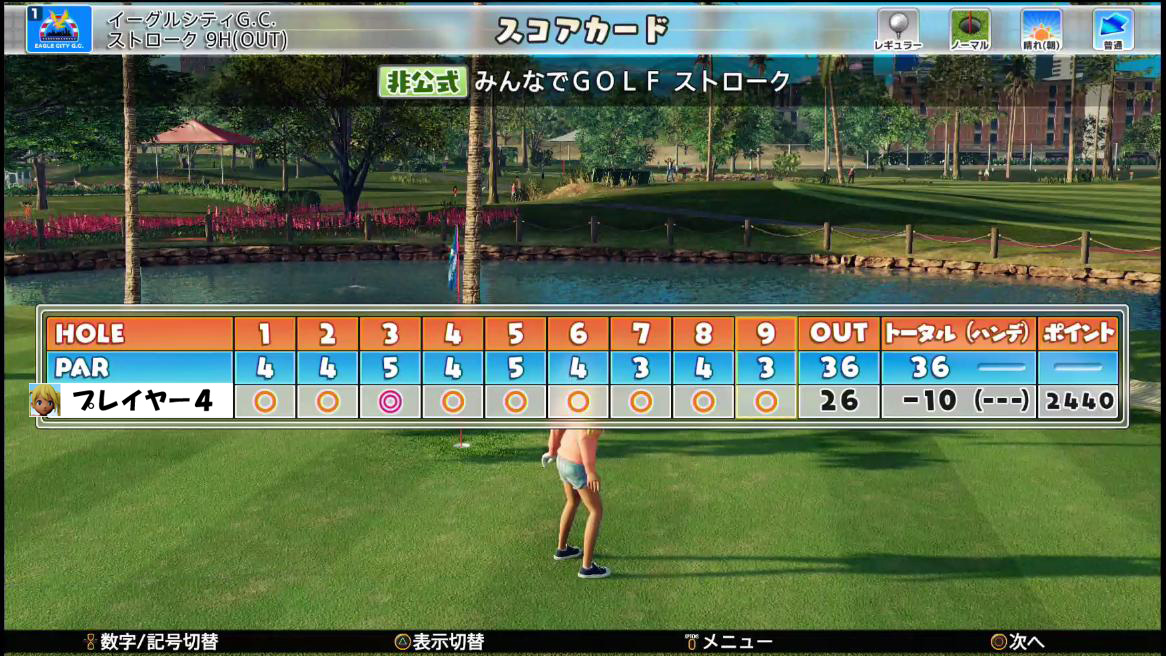
Task: Click the 普通 condition icon
Action: [x=1113, y=28]
